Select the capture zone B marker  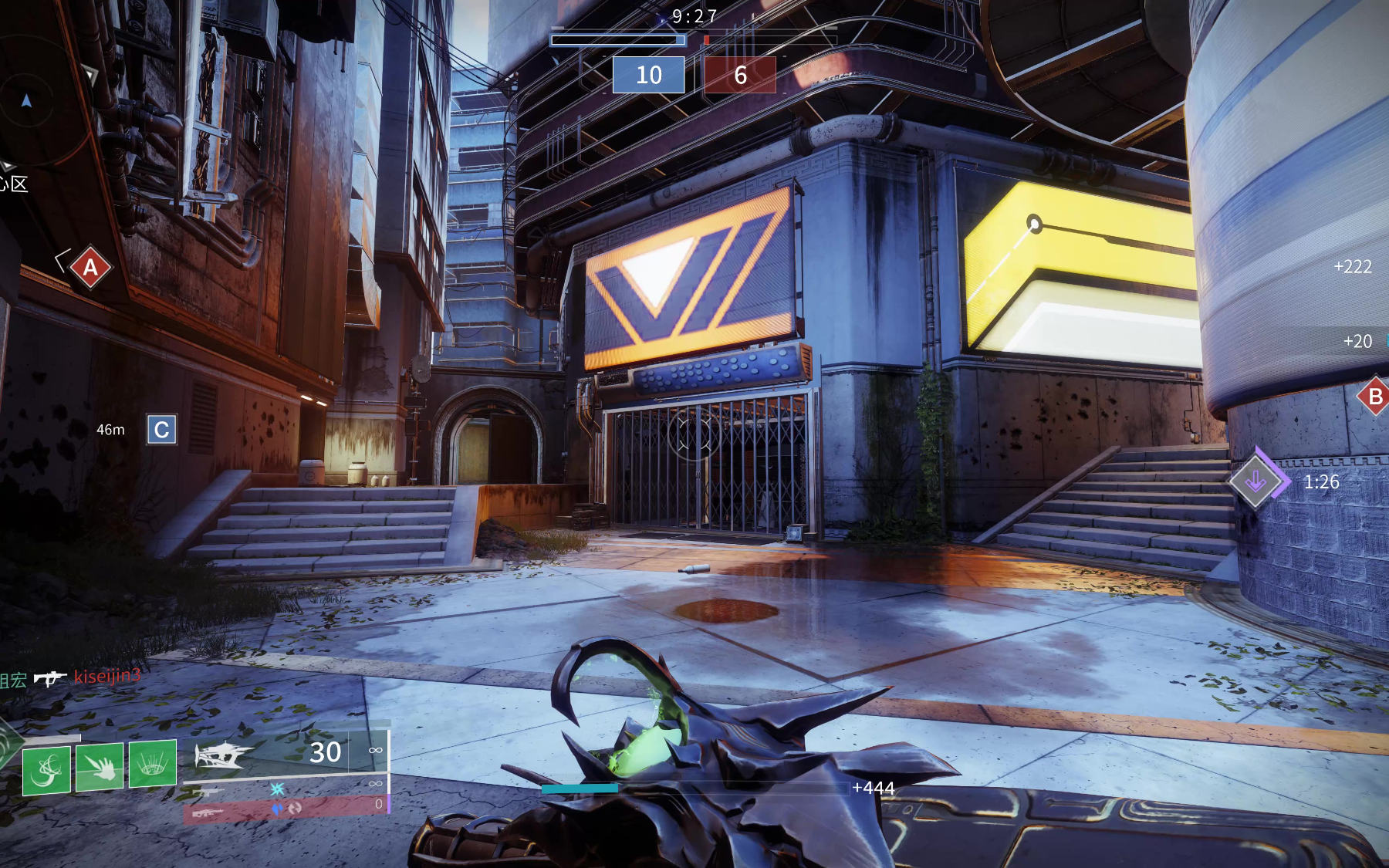[x=1374, y=397]
